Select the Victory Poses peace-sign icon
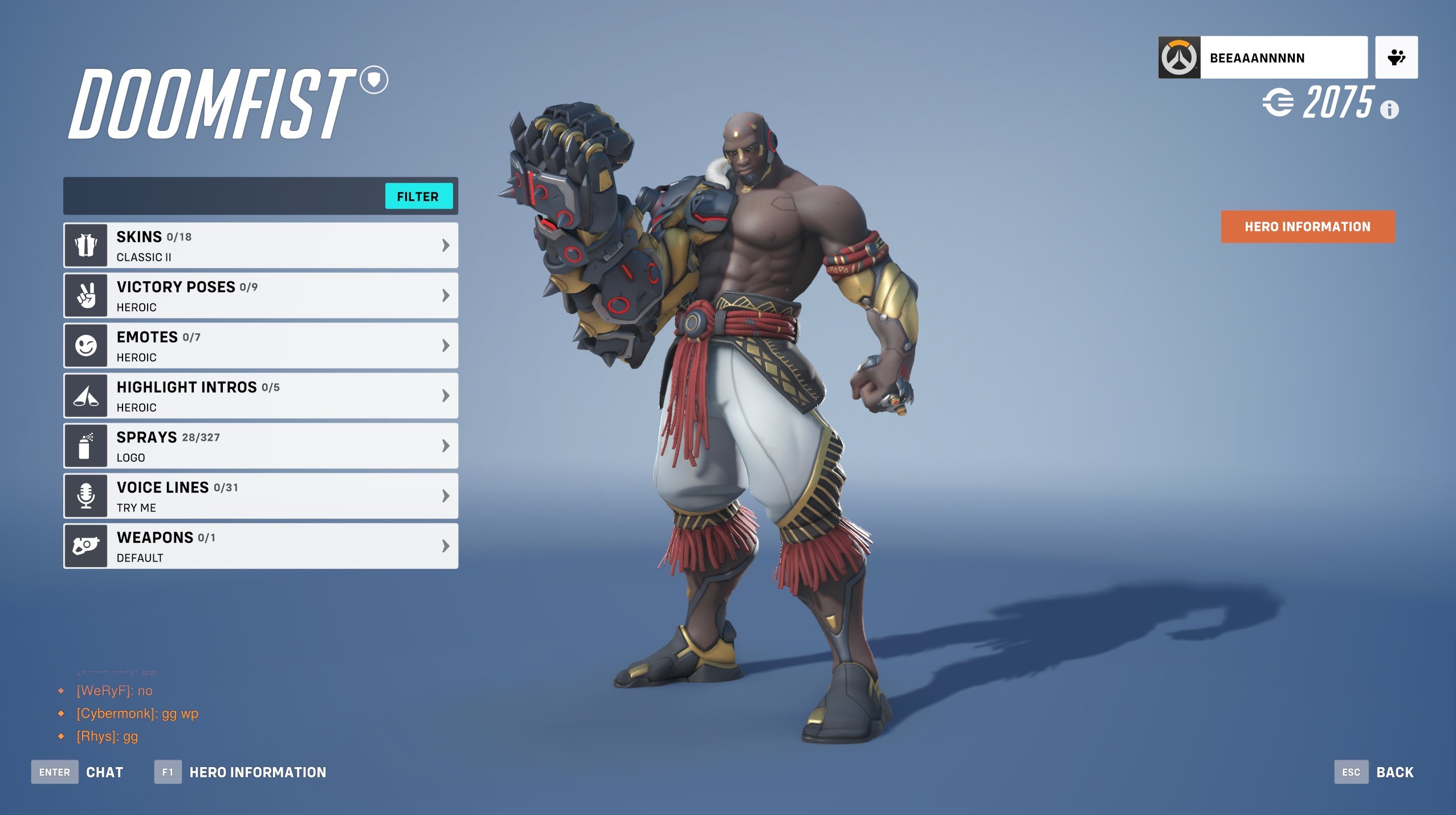The height and width of the screenshot is (815, 1456). (85, 294)
